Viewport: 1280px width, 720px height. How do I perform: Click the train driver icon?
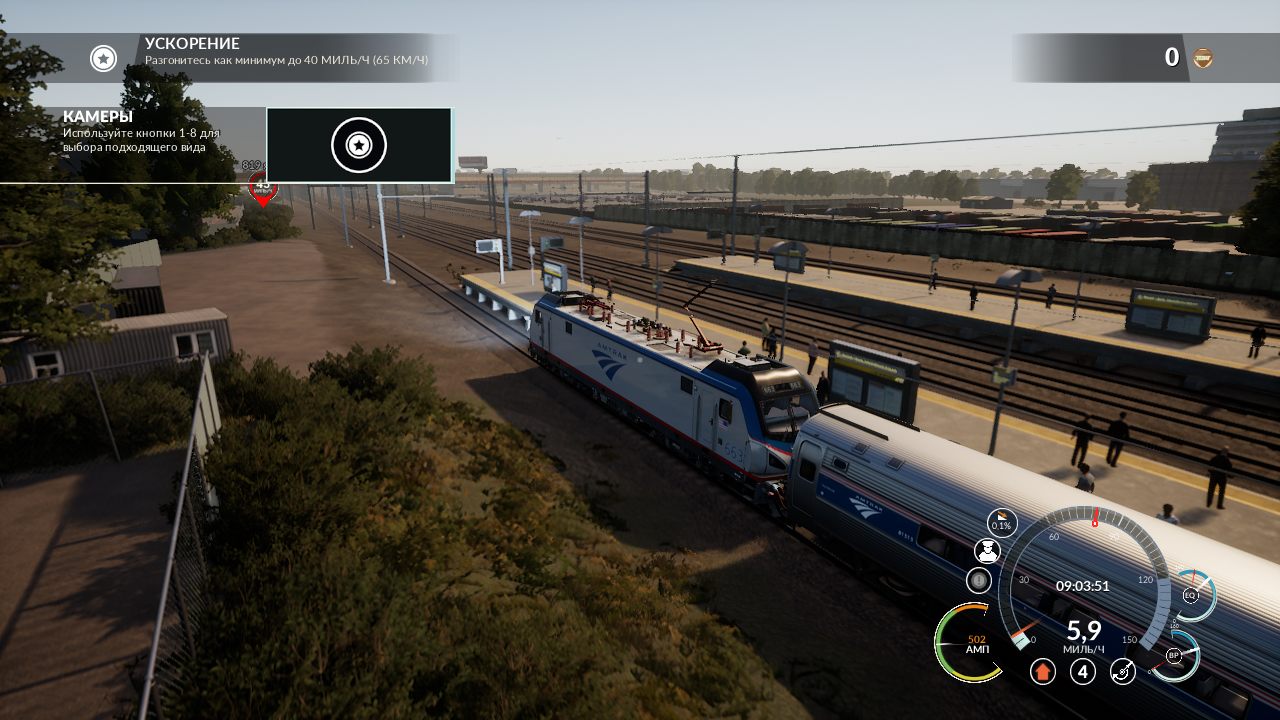point(987,551)
